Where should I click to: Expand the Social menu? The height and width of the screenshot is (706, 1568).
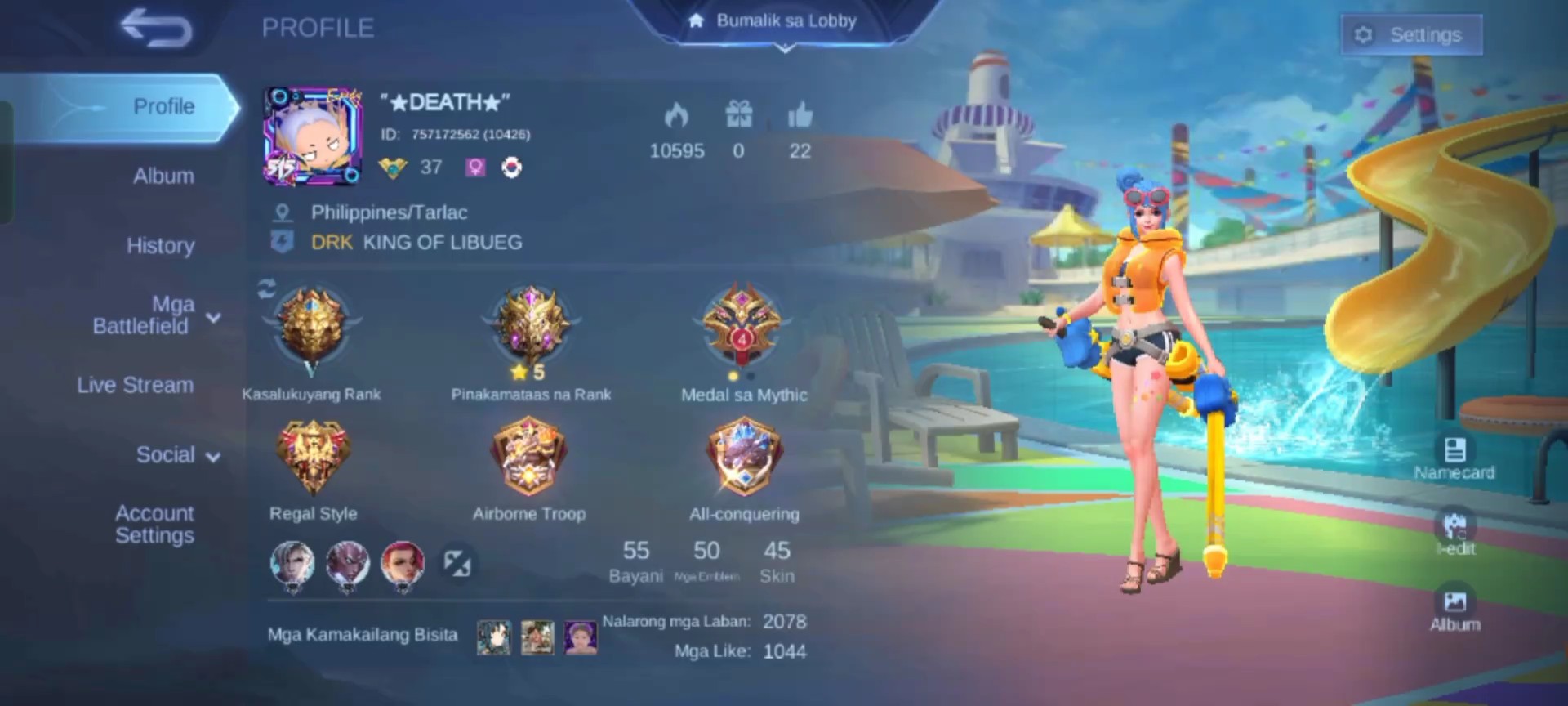[177, 455]
